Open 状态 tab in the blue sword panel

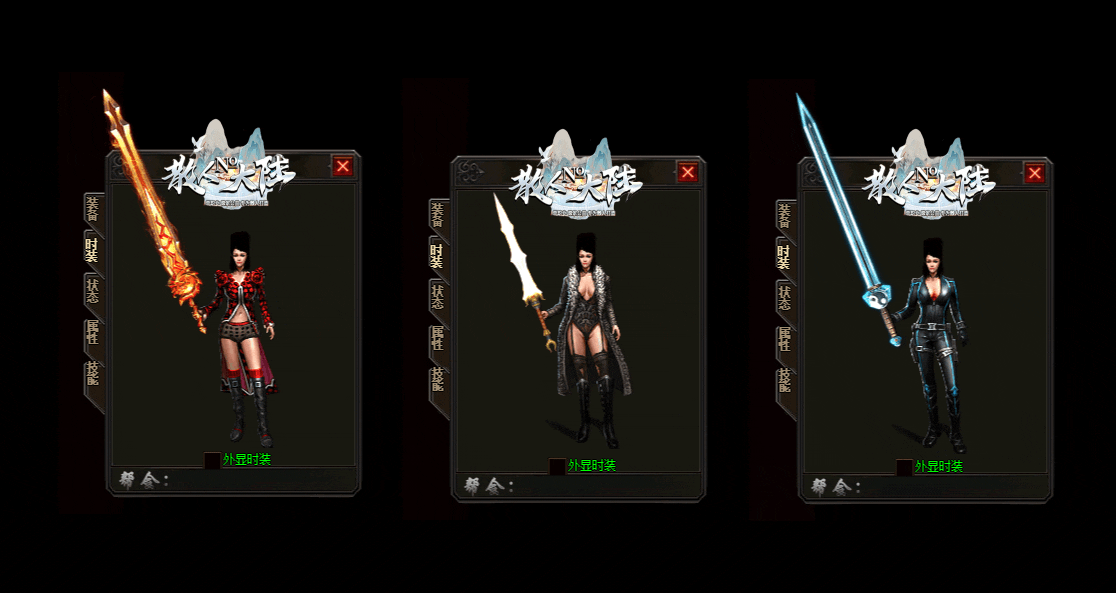tap(785, 298)
